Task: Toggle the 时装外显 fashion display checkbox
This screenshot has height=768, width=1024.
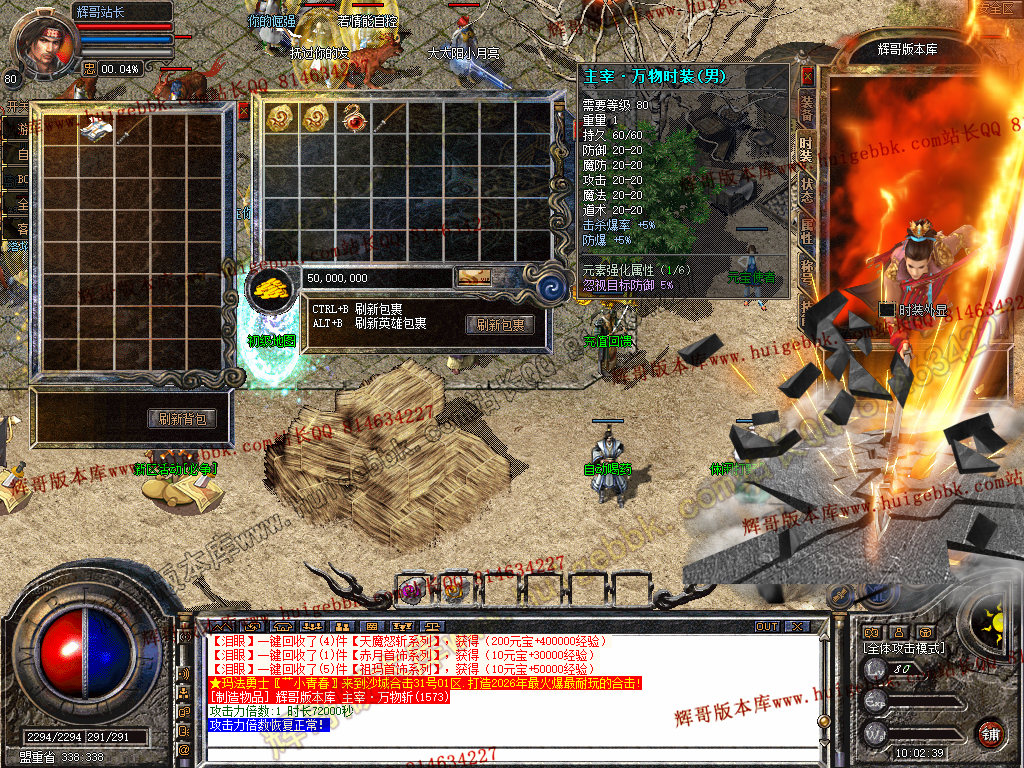Action: 886,310
